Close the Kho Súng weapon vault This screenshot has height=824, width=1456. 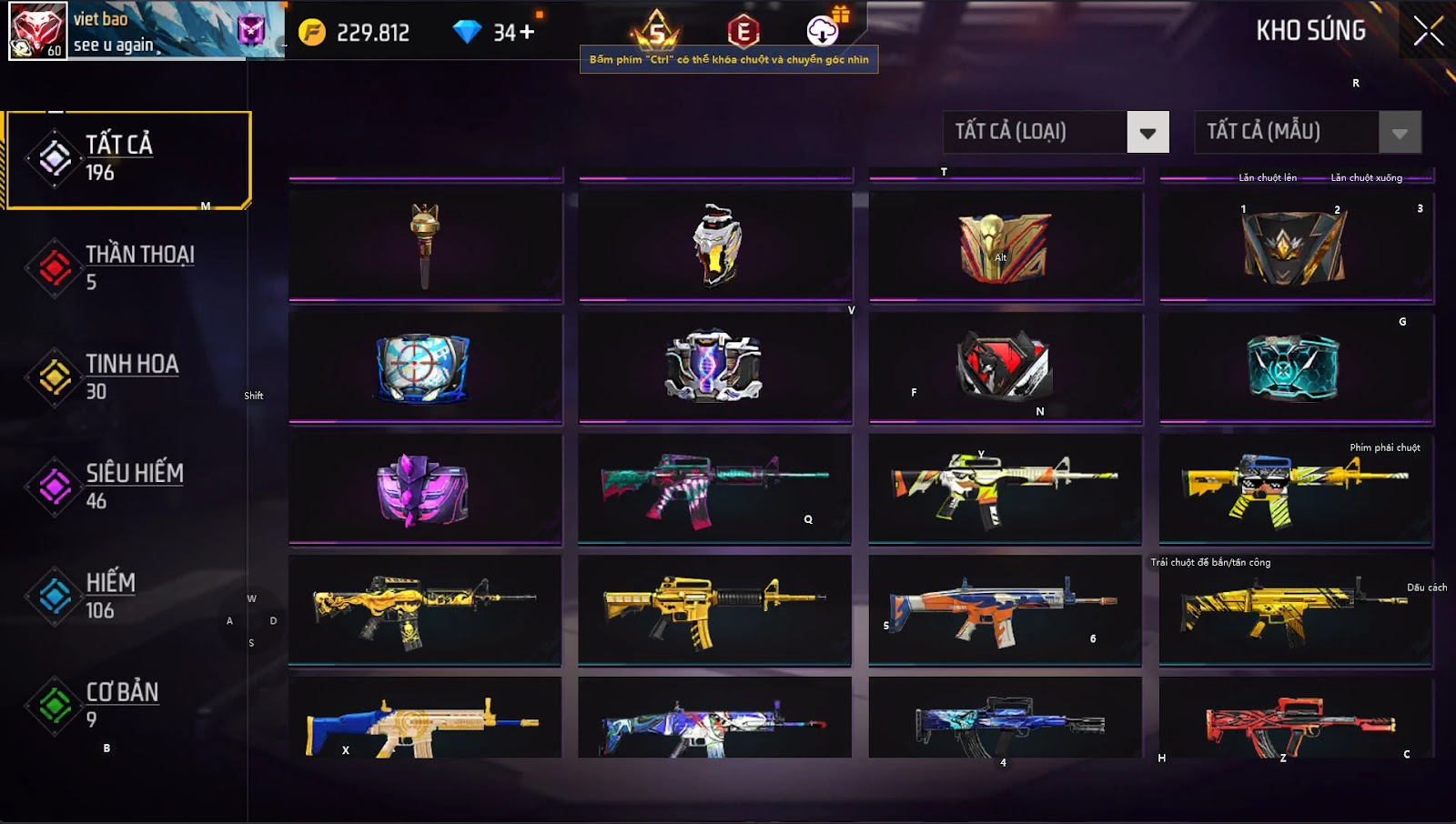pos(1428,31)
